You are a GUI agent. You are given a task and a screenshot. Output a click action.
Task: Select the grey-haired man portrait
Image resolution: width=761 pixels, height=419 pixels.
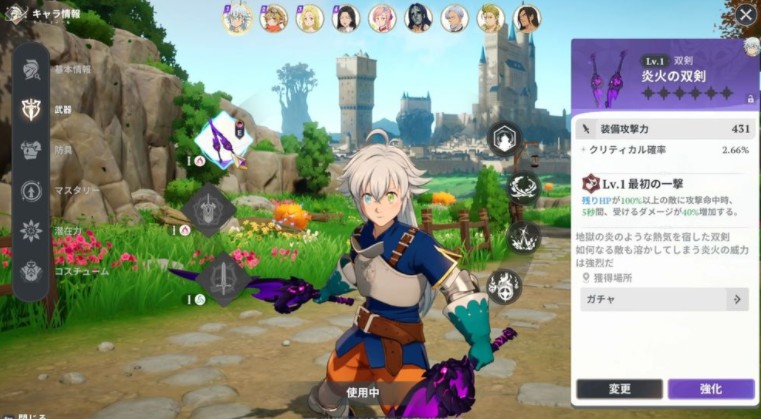pos(454,18)
